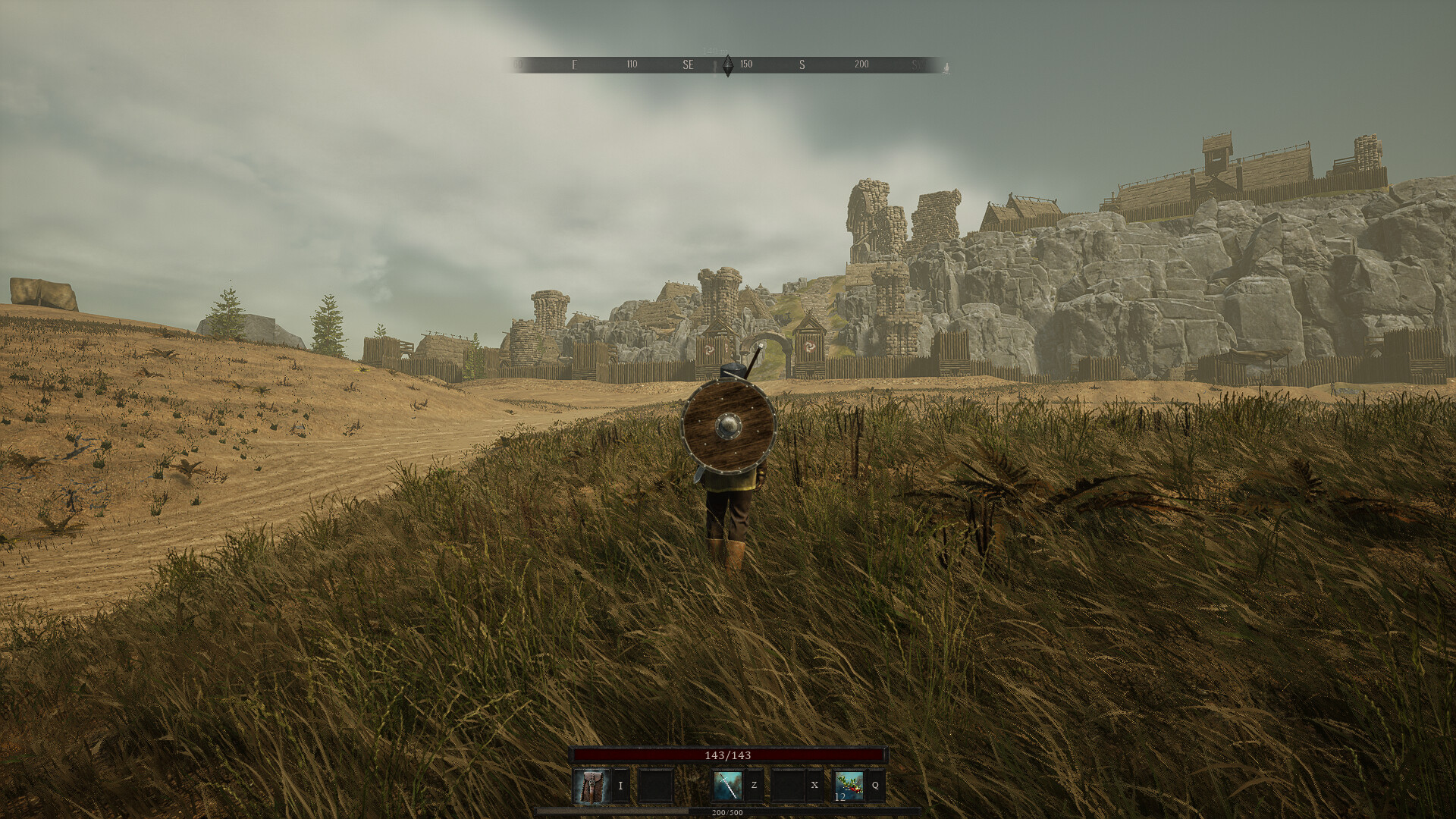
Task: Click the player character standing in the grass
Action: [726, 500]
